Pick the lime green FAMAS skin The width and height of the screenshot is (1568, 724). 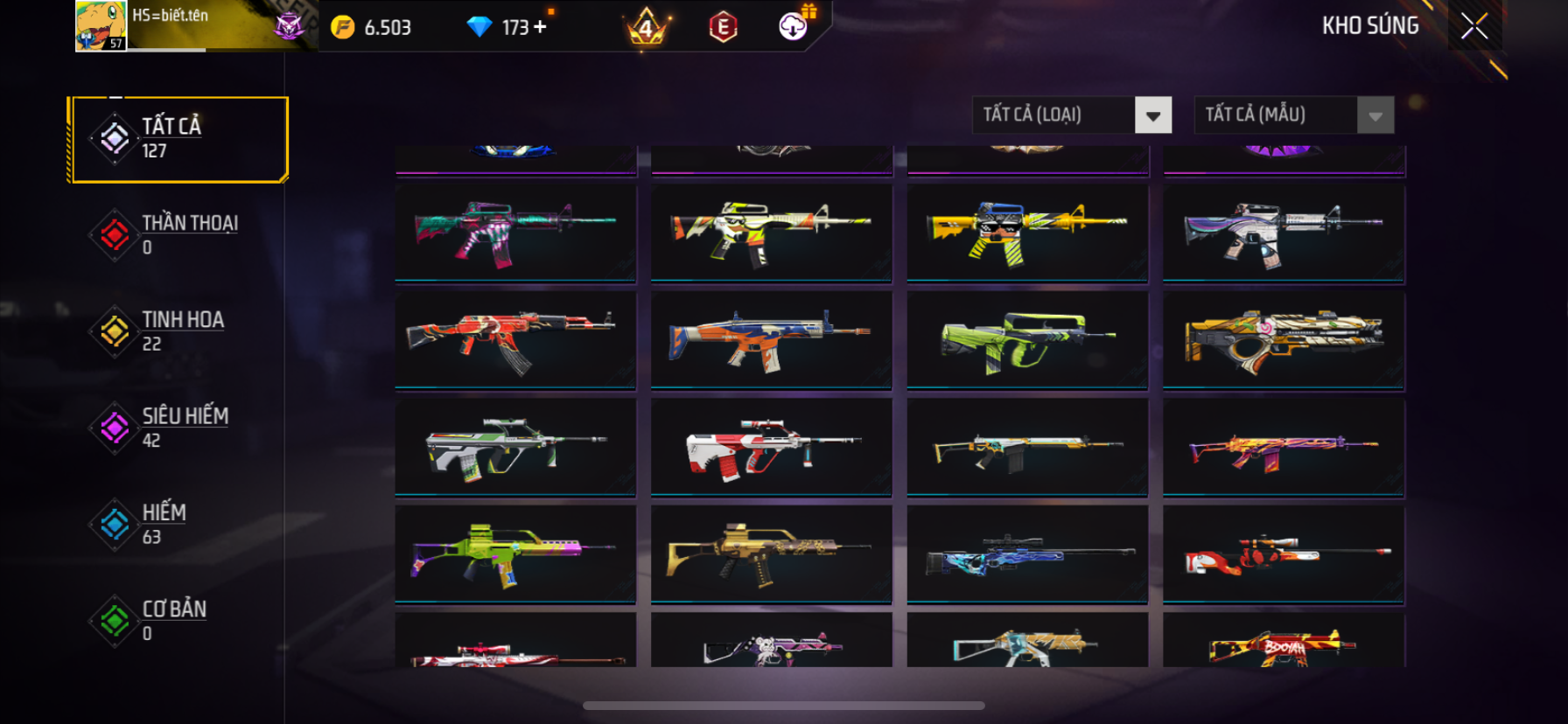tap(1027, 339)
